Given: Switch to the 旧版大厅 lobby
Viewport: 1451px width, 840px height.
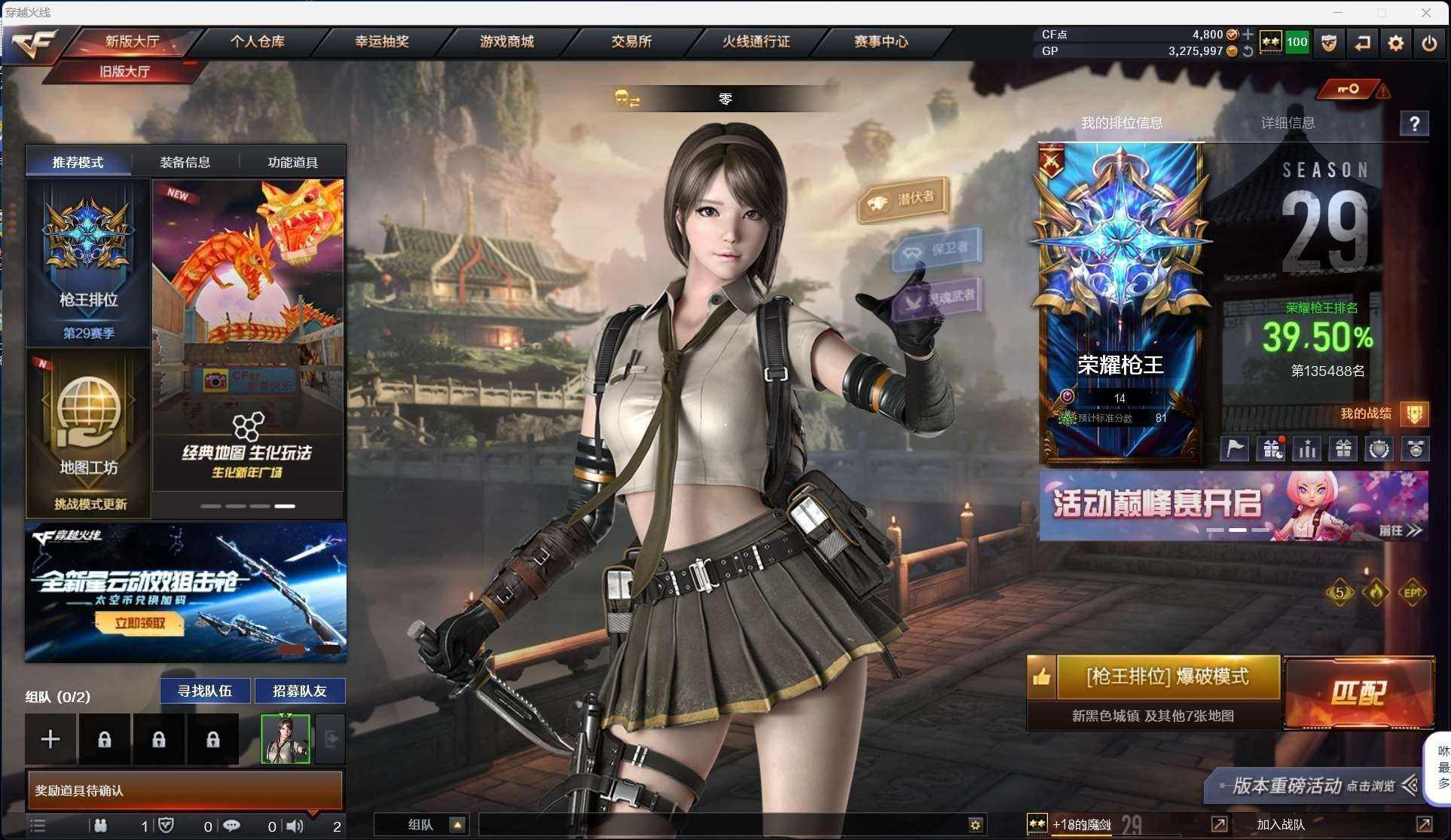Looking at the screenshot, I should tap(125, 72).
